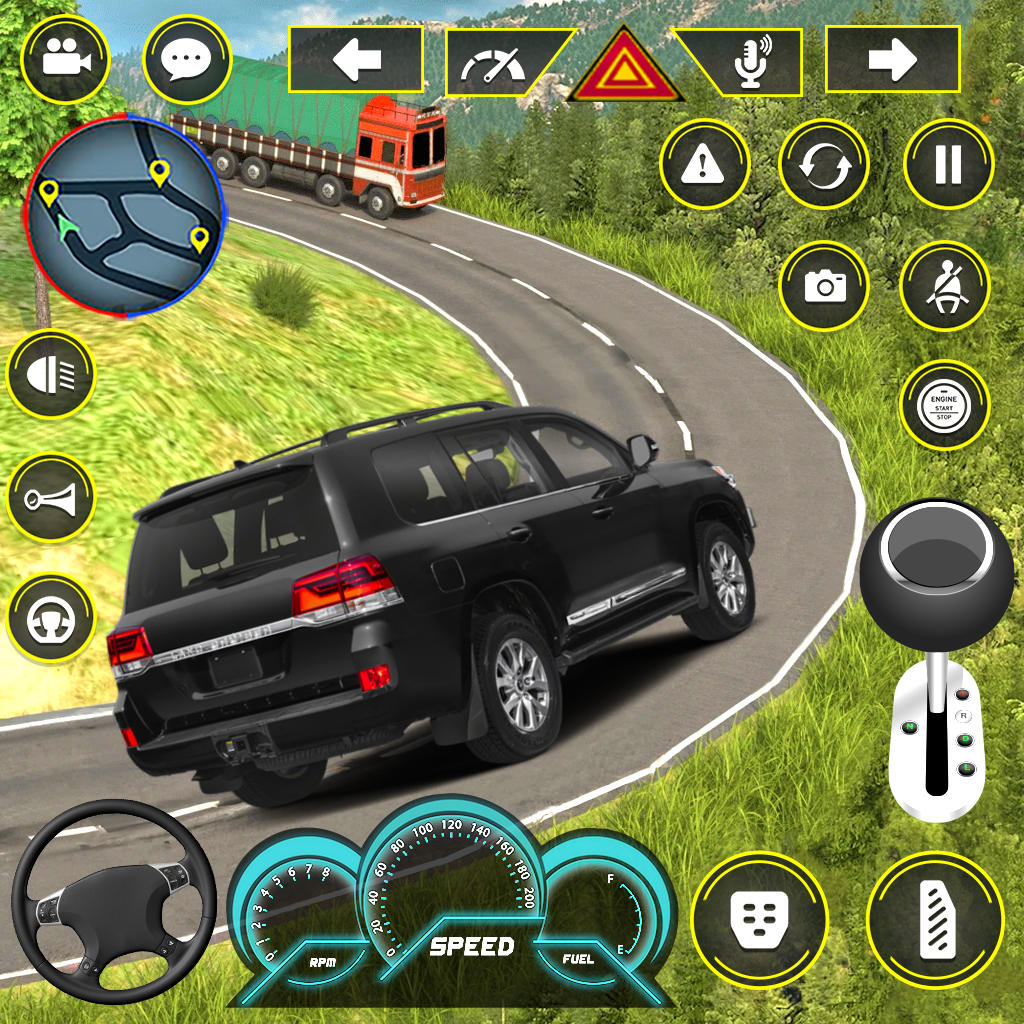
Task: Push the accelerator gas pedal
Action: (935, 918)
